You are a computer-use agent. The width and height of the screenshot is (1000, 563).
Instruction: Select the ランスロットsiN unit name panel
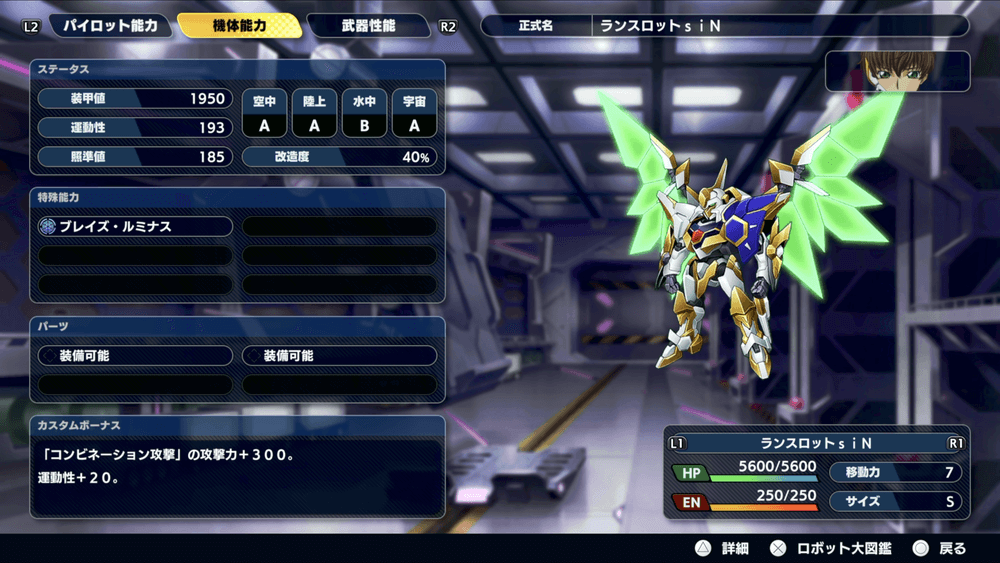817,443
